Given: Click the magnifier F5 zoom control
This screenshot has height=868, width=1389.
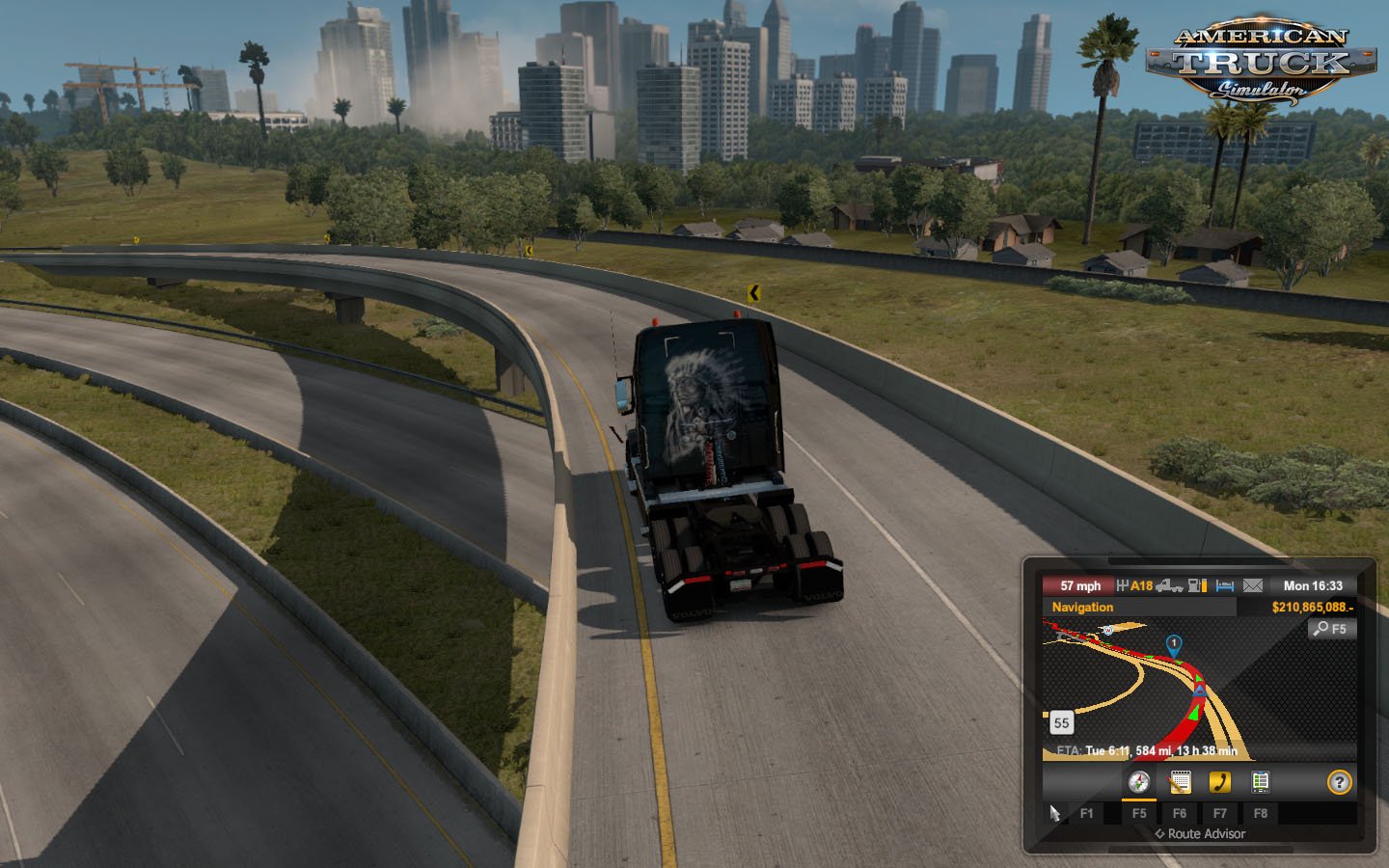Looking at the screenshot, I should pyautogui.click(x=1332, y=628).
